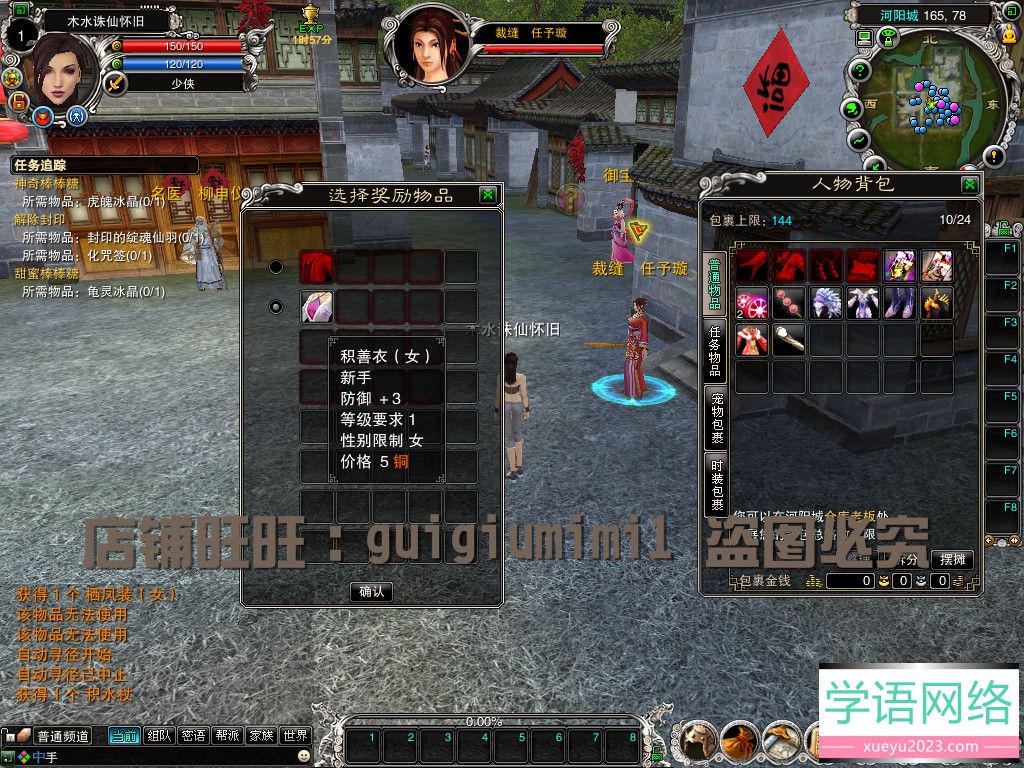Switch chat to the 世界 channel
Screen dimensions: 1024x768
point(294,736)
